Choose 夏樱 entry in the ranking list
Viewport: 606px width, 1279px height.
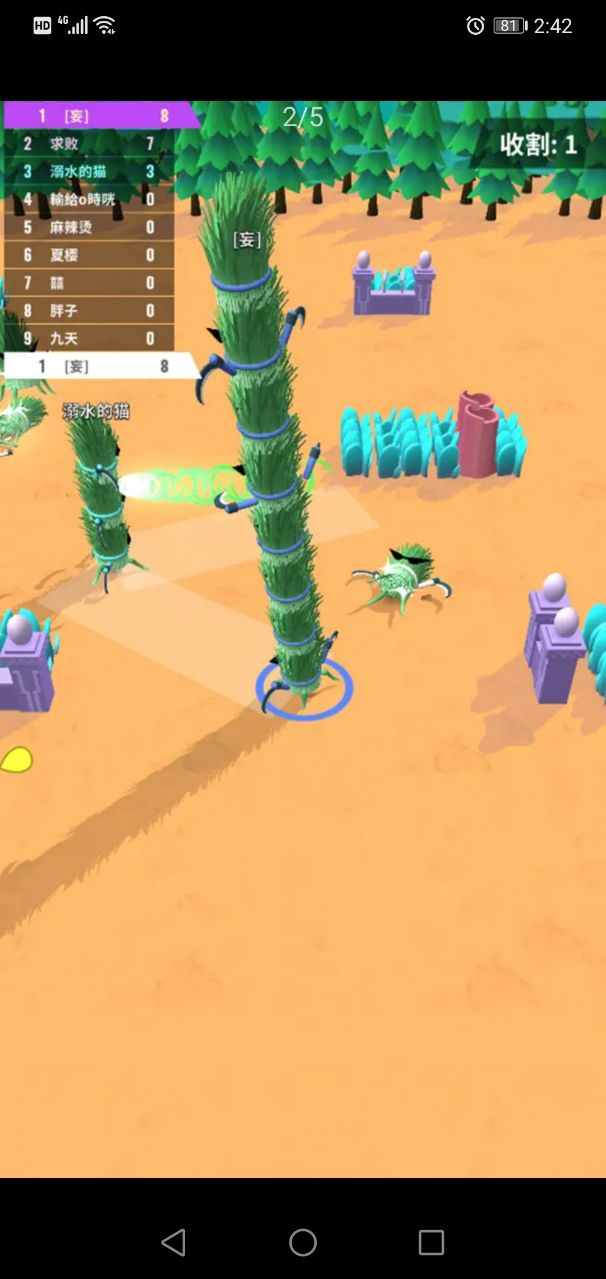(88, 255)
